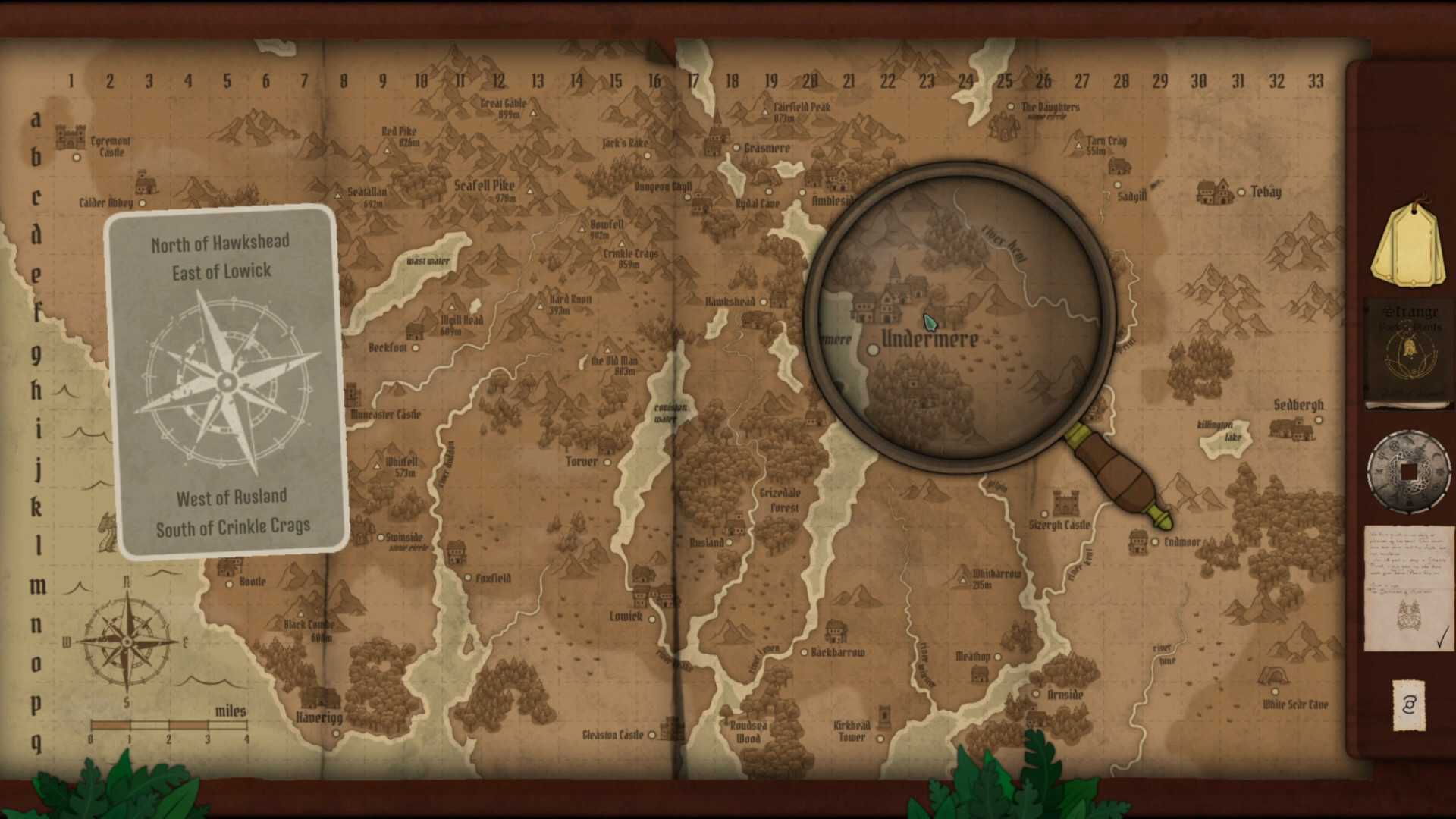Click the Undermere dot under the magnifier

coord(874,350)
